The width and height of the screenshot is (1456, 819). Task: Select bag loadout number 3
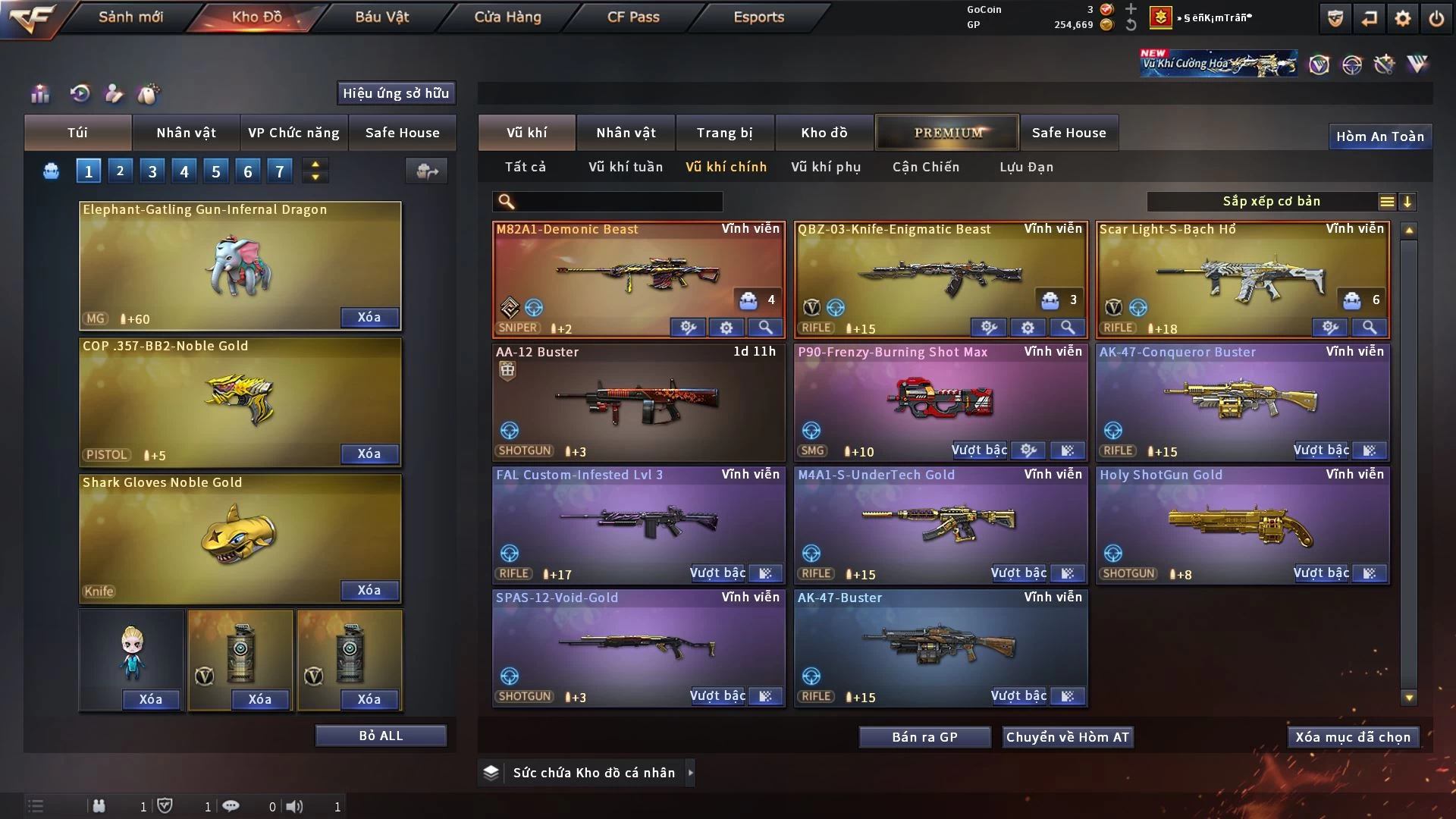[152, 171]
